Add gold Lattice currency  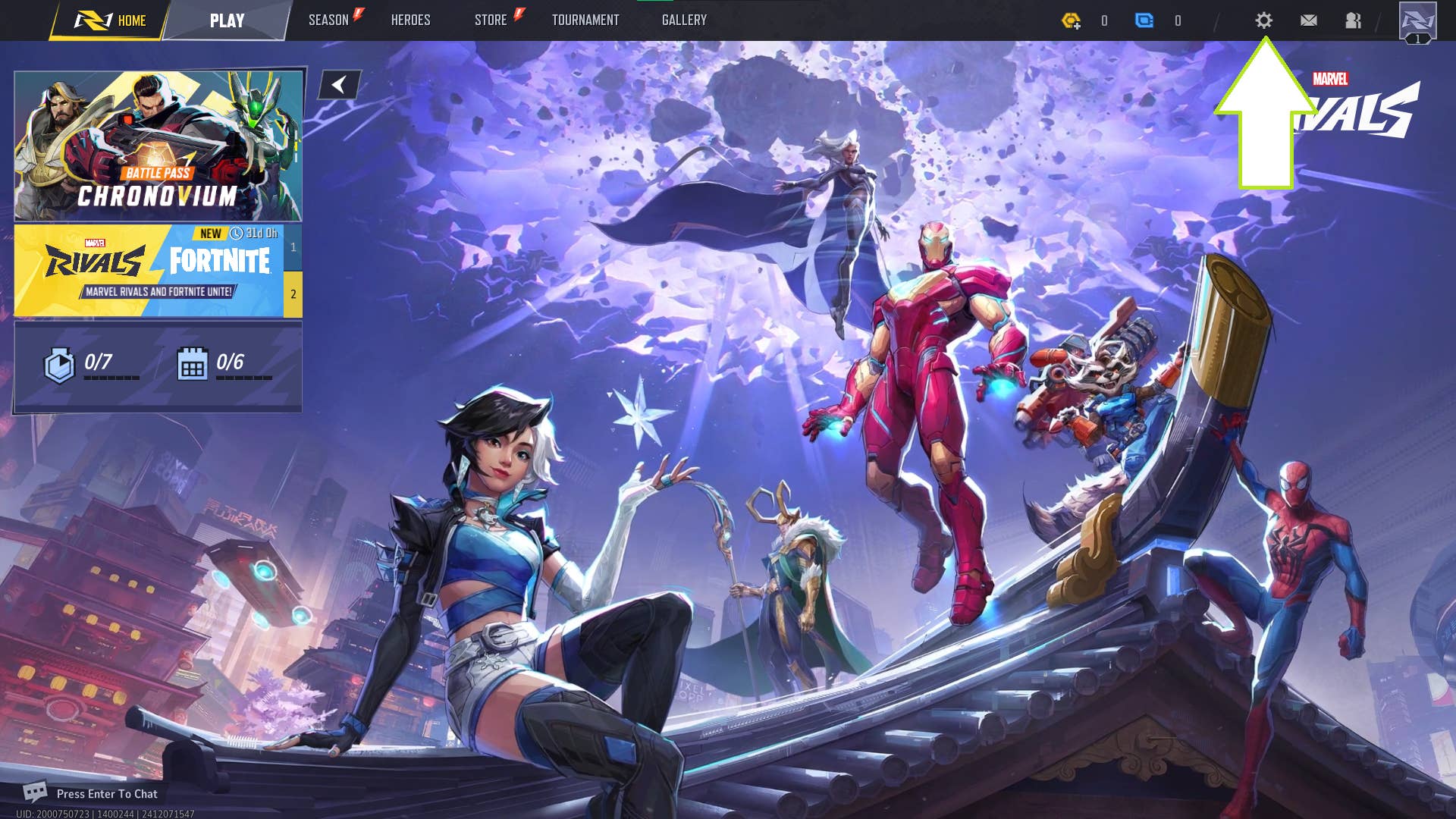coord(1071,20)
